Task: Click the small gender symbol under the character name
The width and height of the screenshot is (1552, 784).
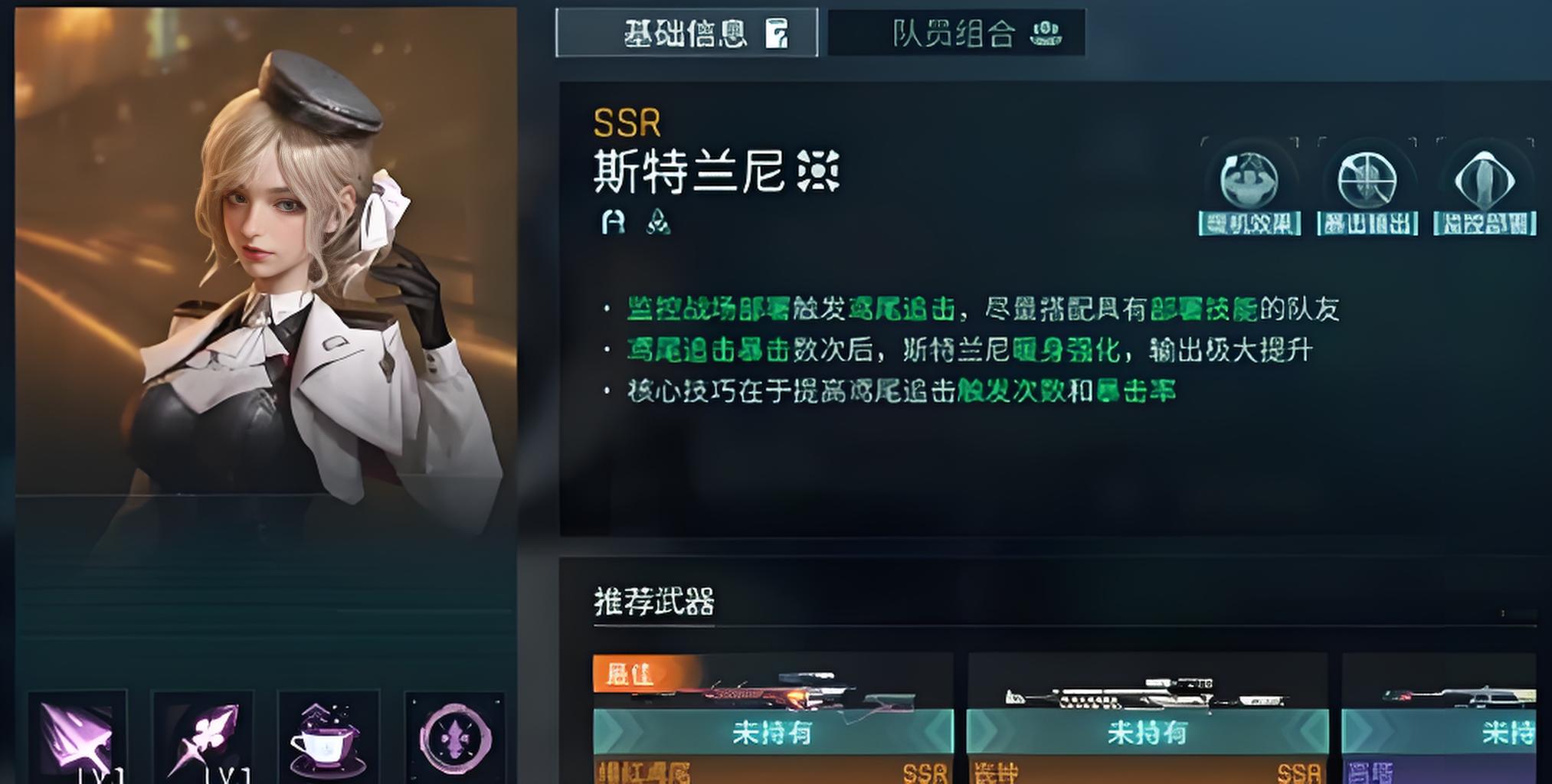Action: (x=613, y=224)
